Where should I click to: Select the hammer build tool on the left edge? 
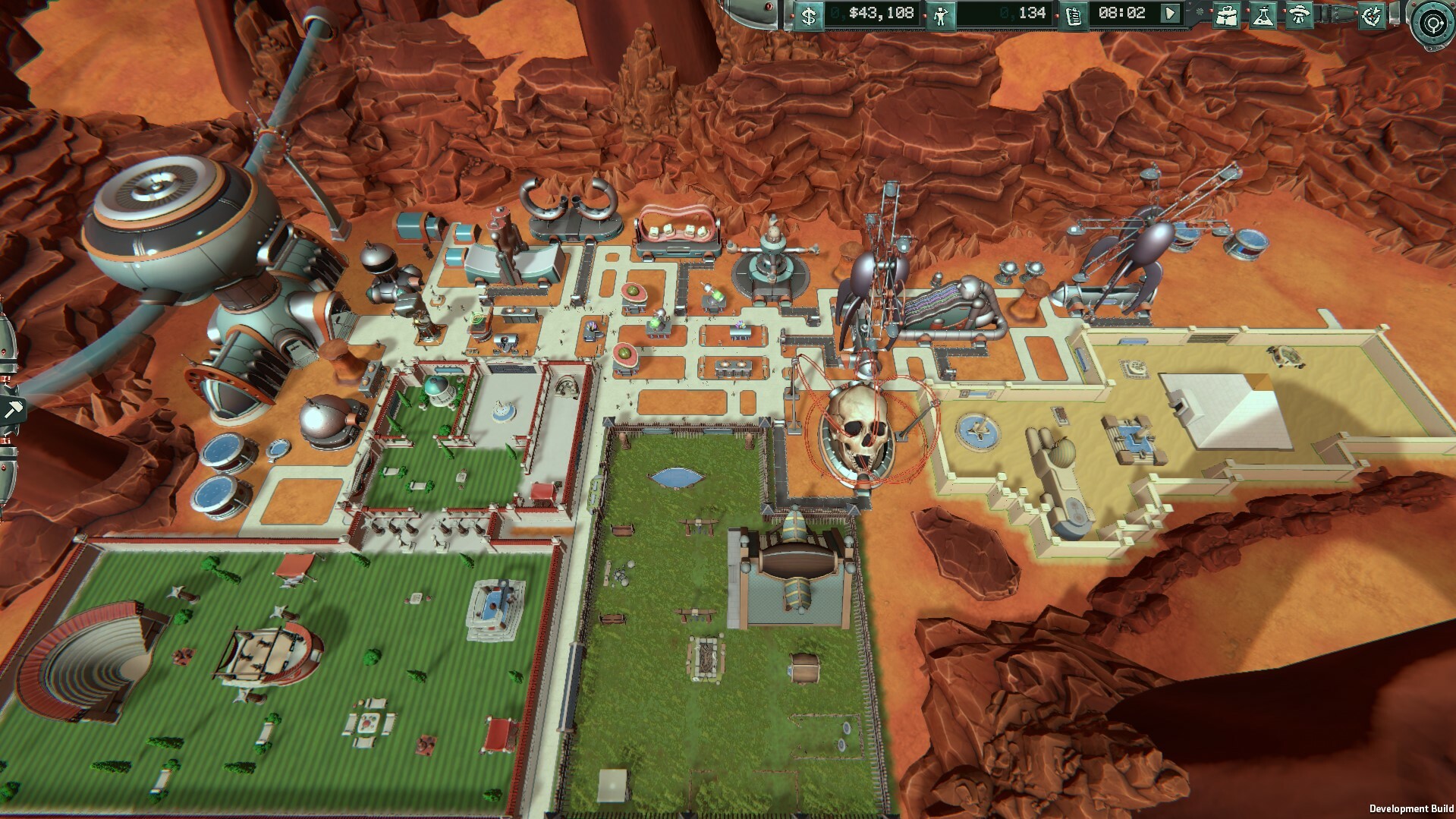[14, 408]
